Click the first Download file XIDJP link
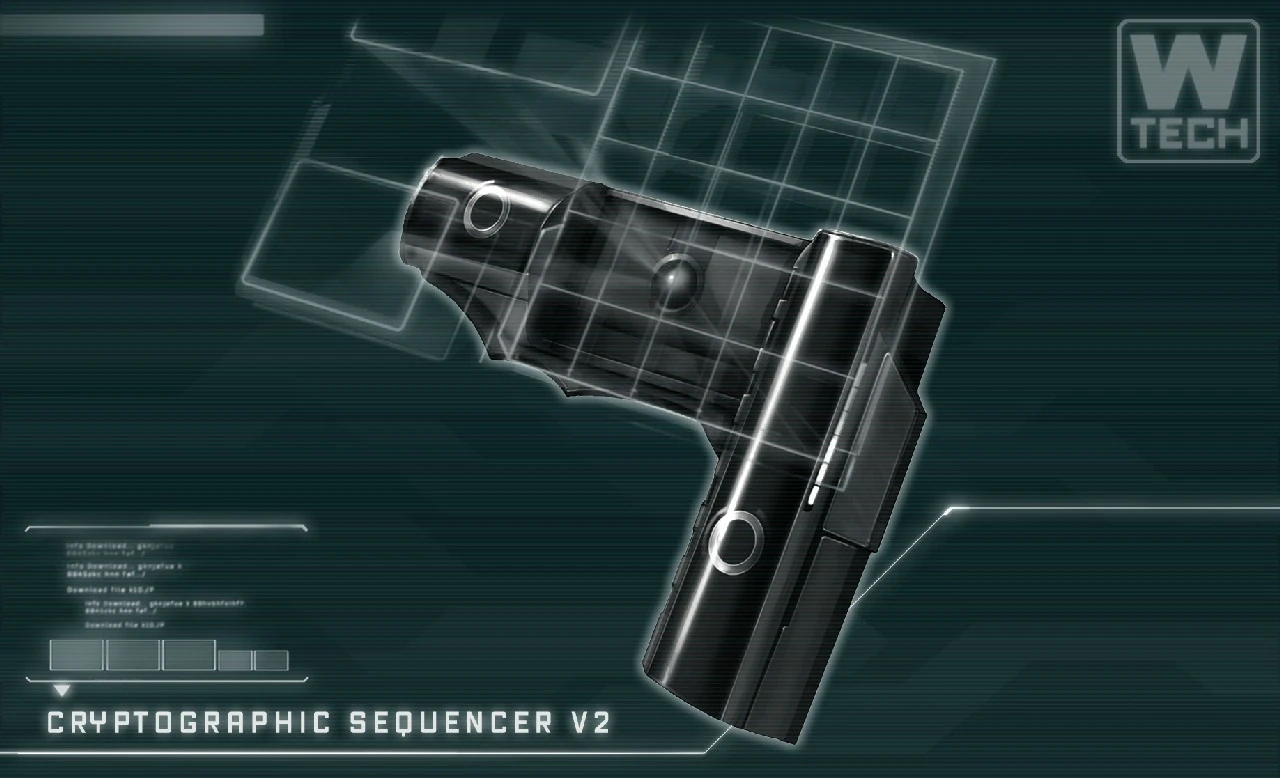 click(110, 589)
